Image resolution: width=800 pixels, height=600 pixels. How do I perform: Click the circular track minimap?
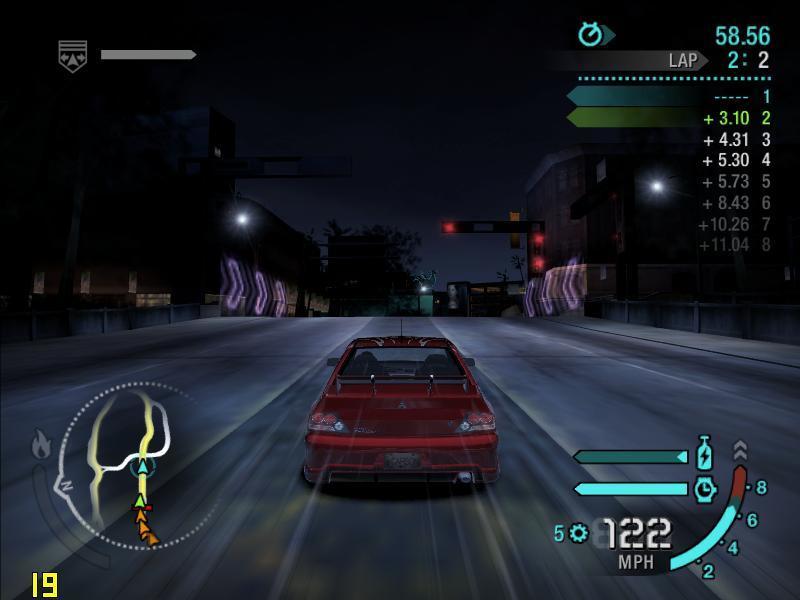click(x=133, y=464)
